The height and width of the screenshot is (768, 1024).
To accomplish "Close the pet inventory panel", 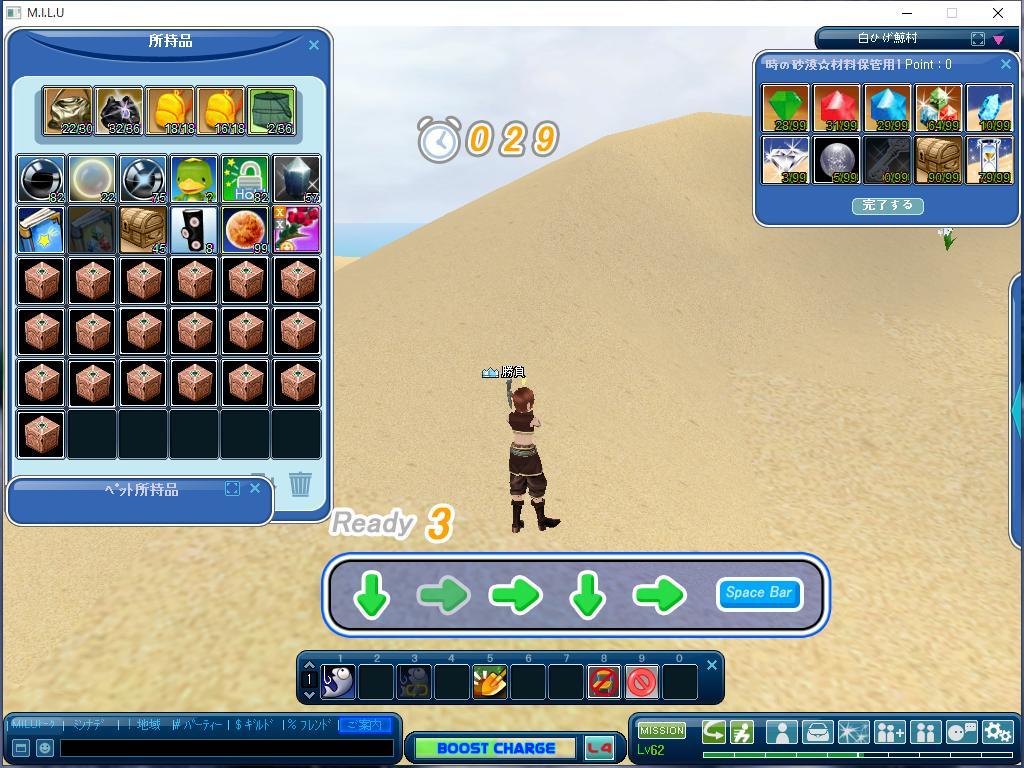I will [x=255, y=489].
